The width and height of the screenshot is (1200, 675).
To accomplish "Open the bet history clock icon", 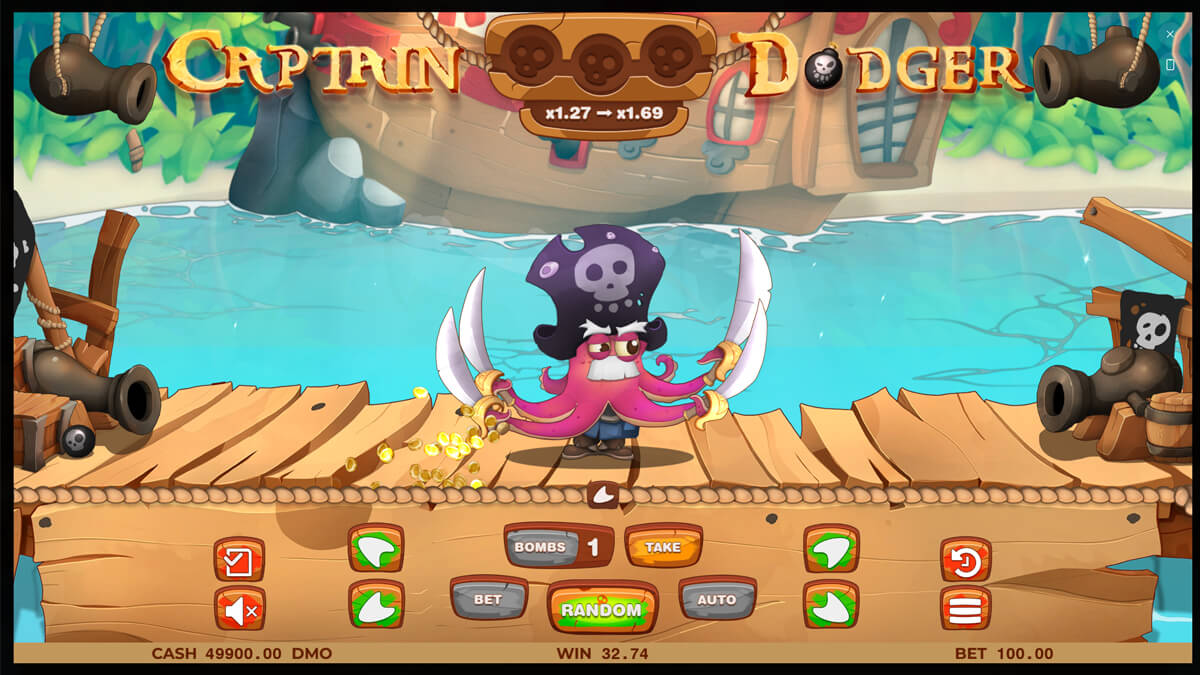I will coord(965,560).
